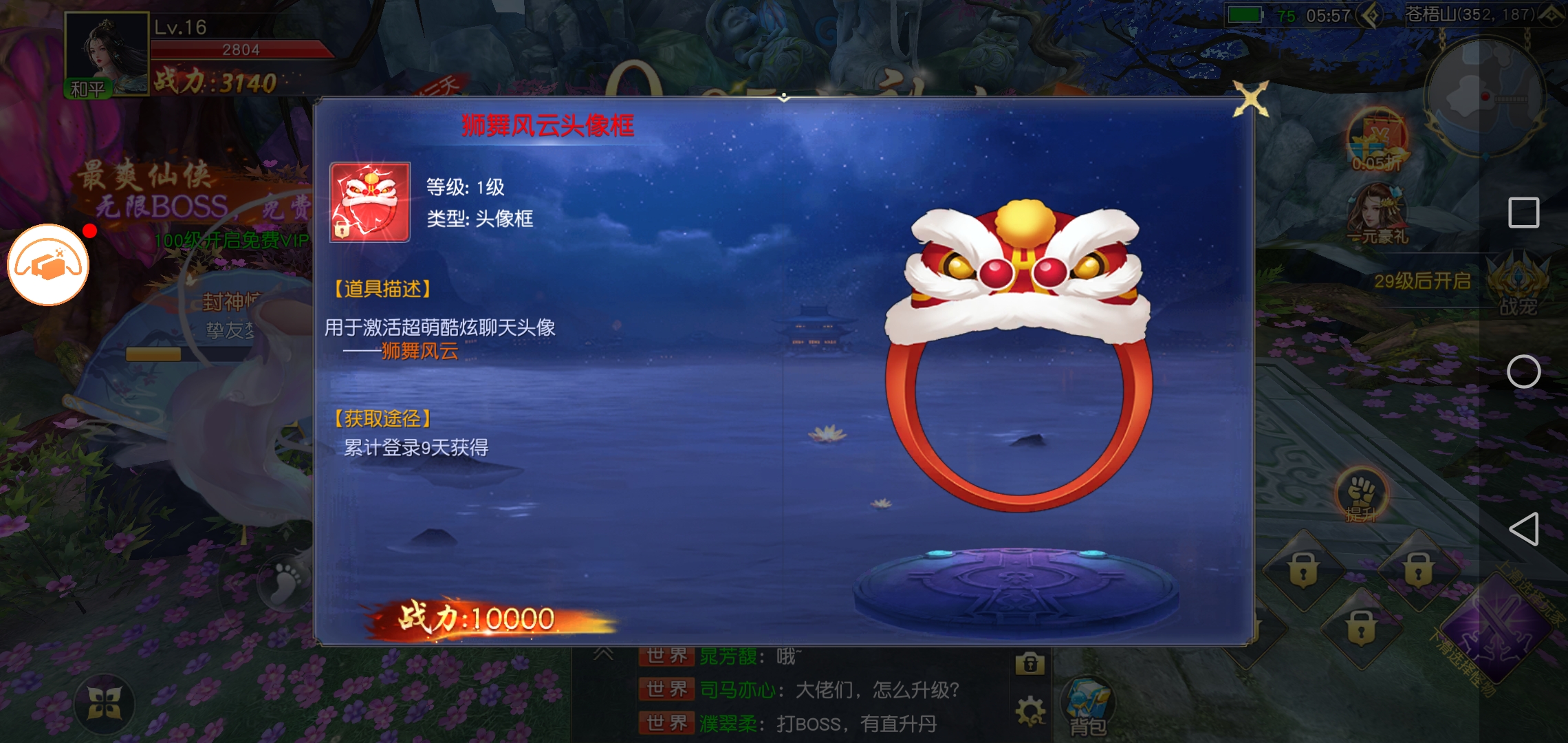Expand the world chat box
This screenshot has height=743, width=1568.
[603, 654]
